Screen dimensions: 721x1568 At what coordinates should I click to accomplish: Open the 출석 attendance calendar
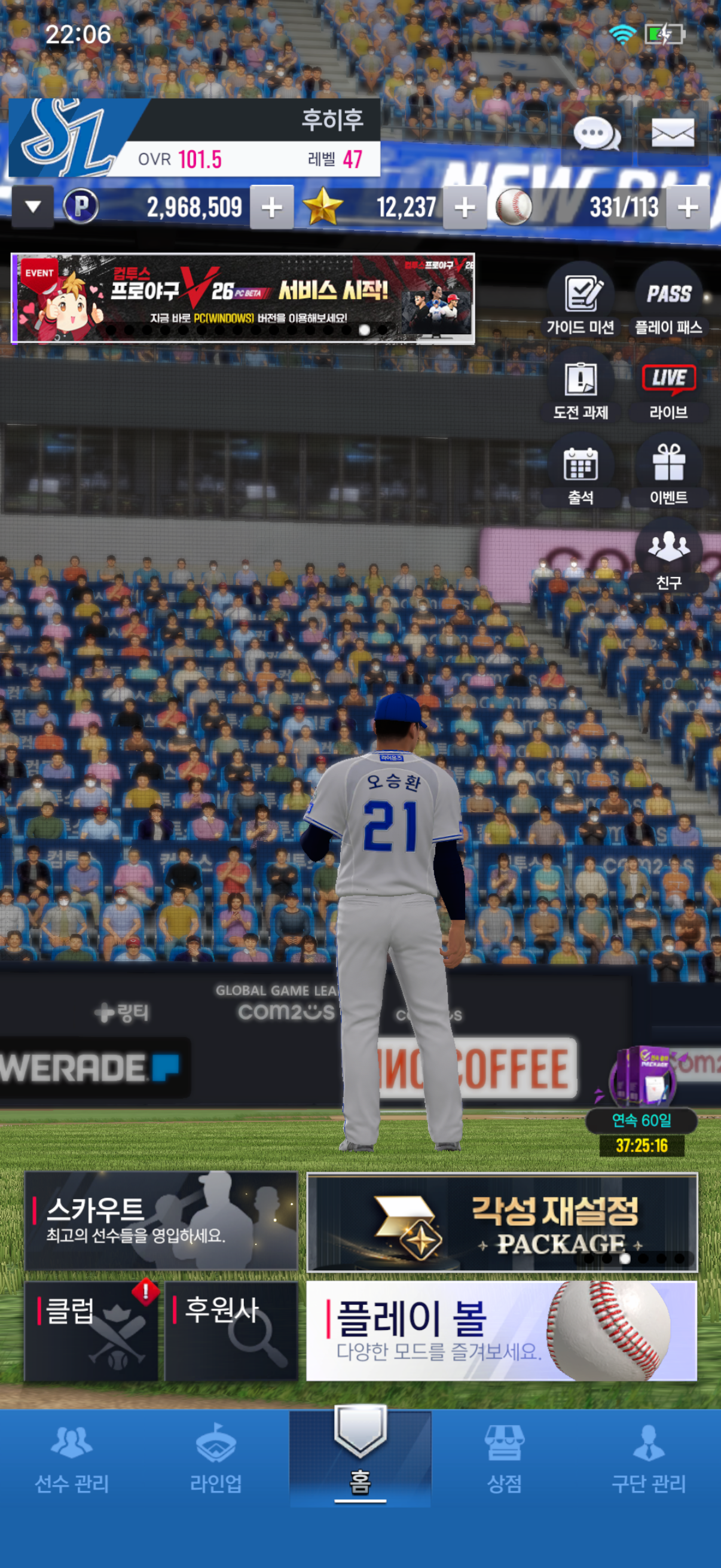(x=581, y=471)
